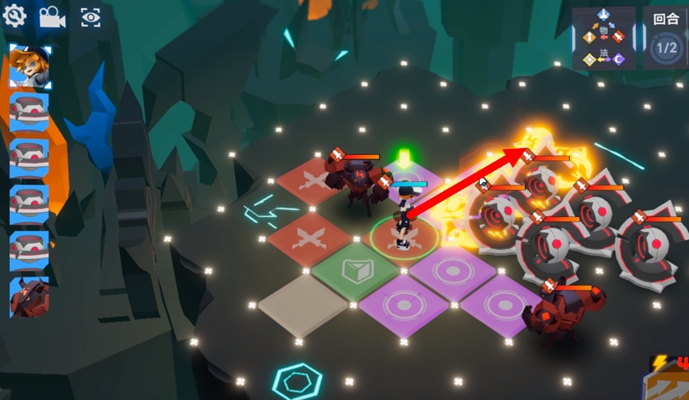Open the gear settings menu
The width and height of the screenshot is (689, 400).
click(15, 16)
